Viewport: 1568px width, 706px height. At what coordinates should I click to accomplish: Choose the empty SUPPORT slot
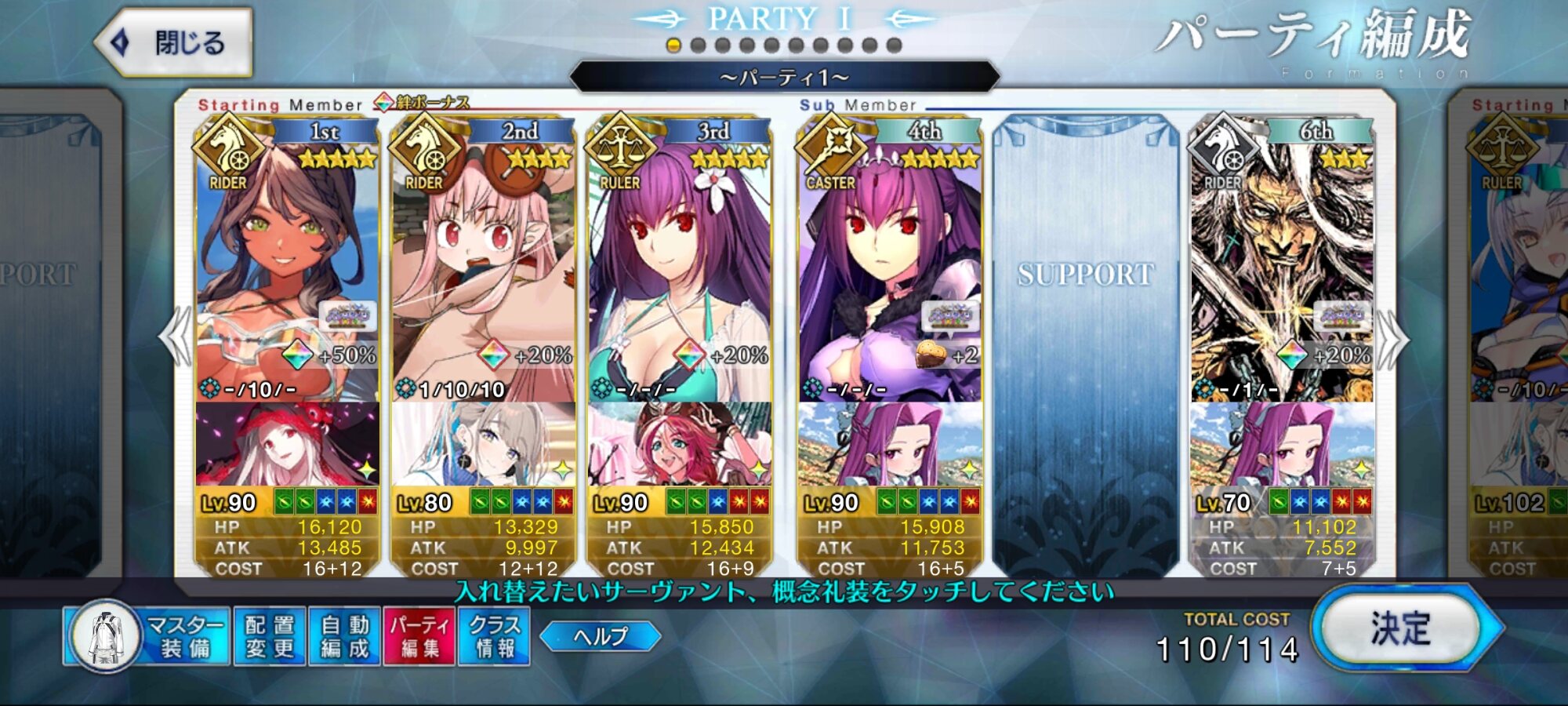tap(1086, 345)
